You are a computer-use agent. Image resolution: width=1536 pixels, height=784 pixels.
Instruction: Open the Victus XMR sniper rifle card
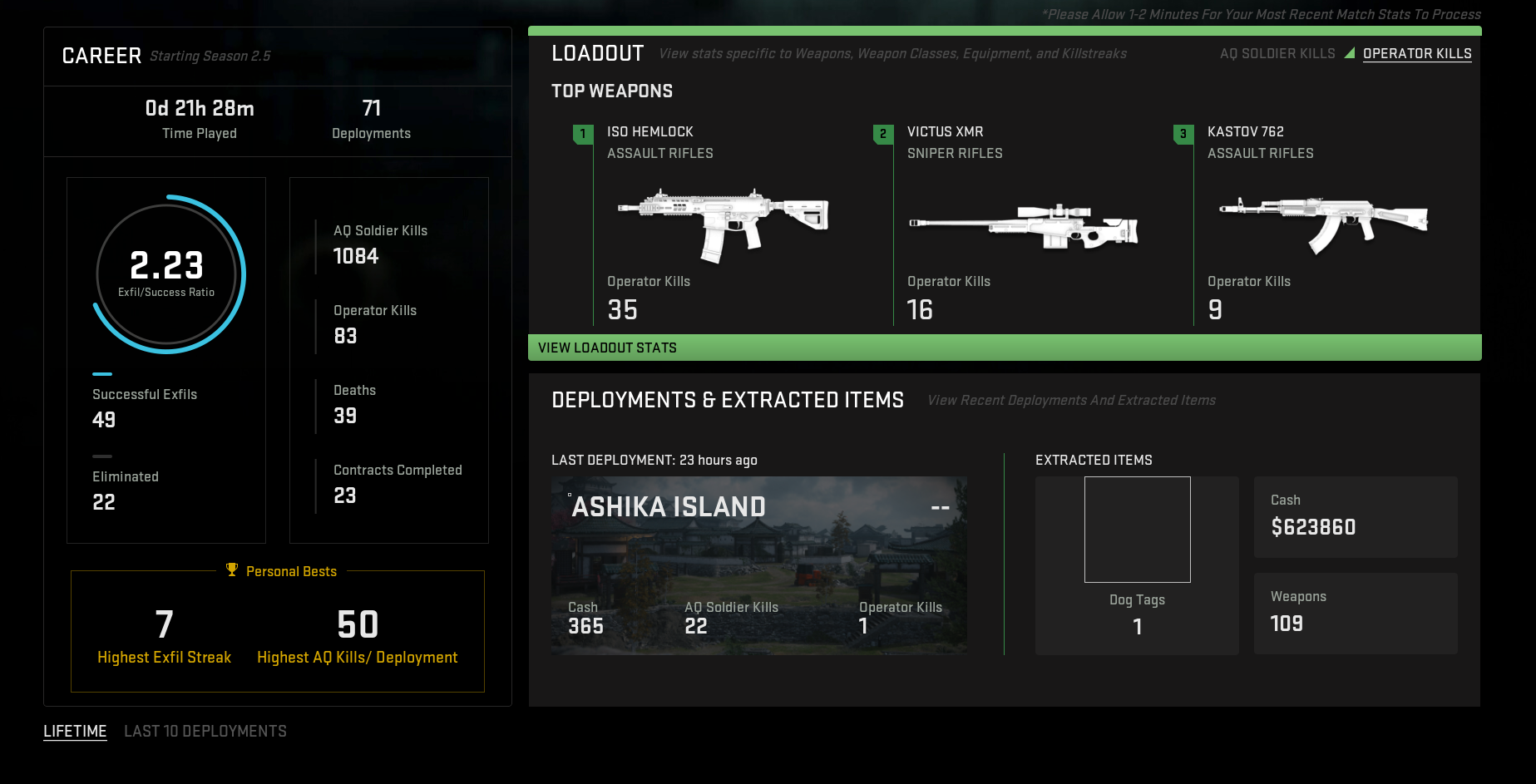pos(1024,224)
